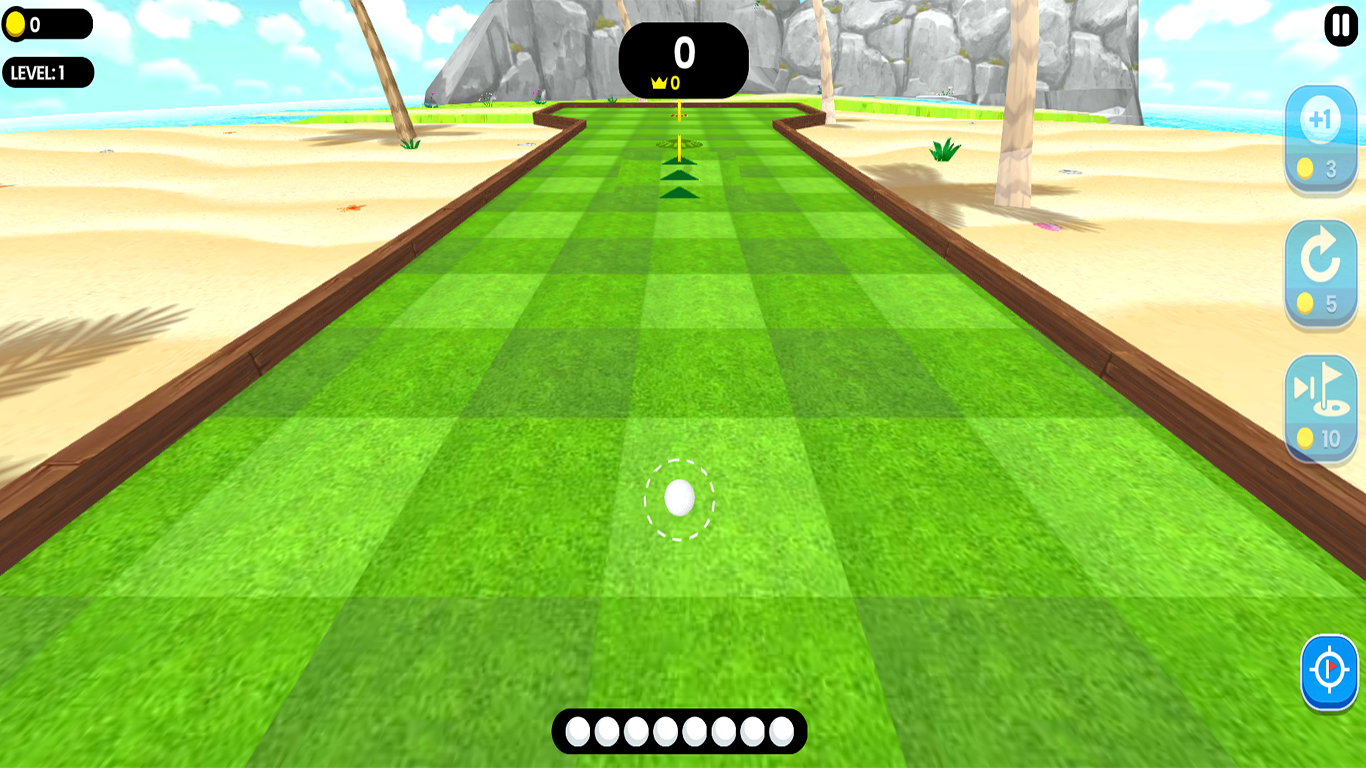Click the coin icon on the +1 ball button
The height and width of the screenshot is (768, 1366).
[1307, 170]
